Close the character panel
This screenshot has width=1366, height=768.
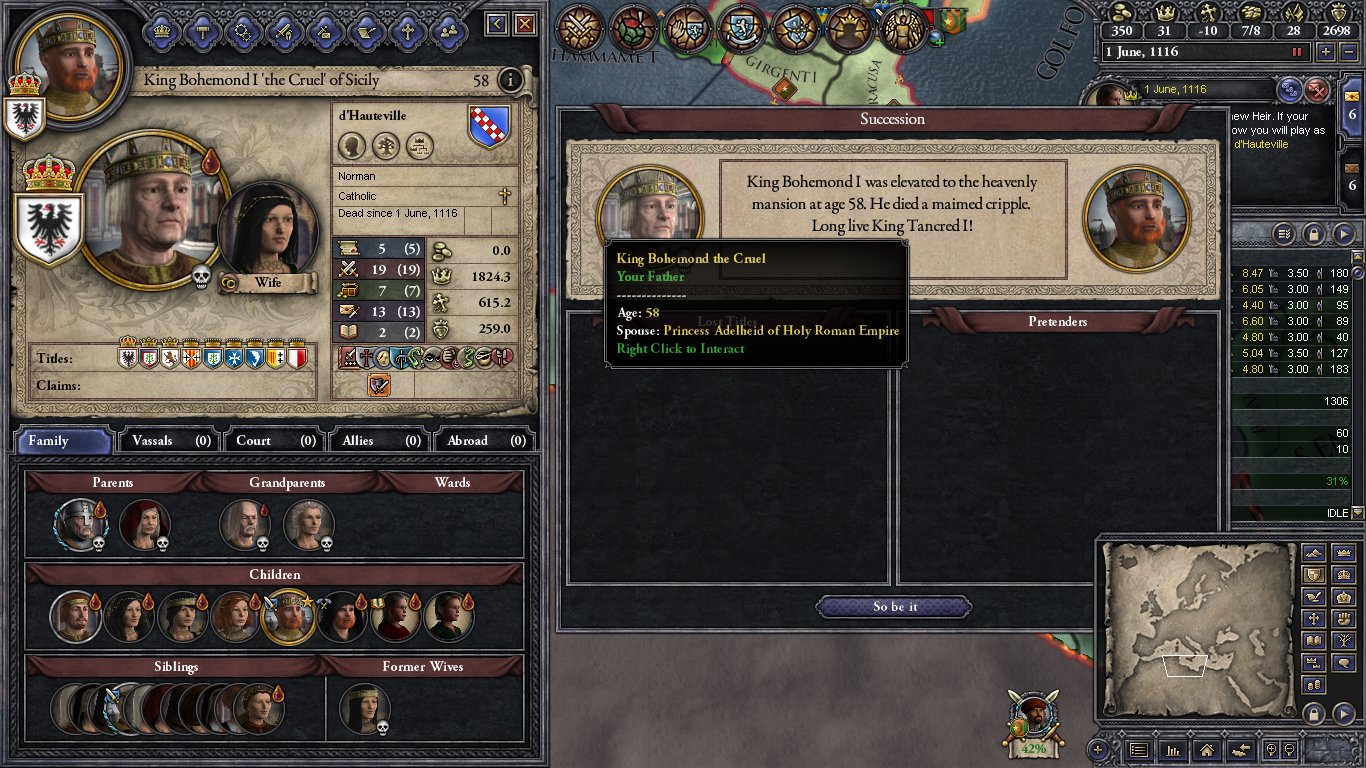pos(524,24)
